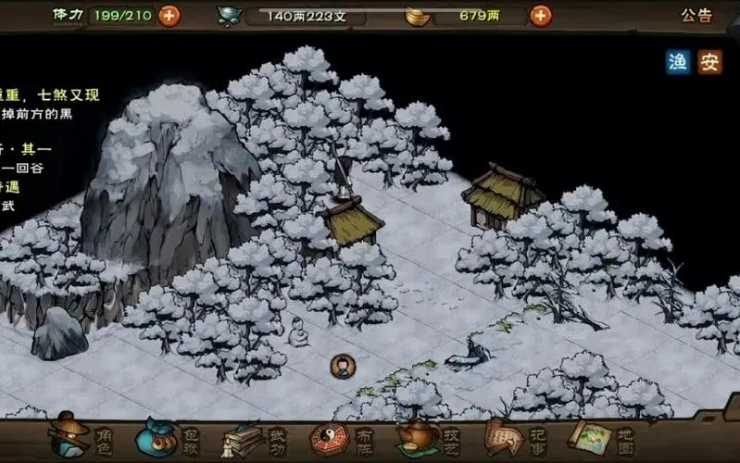Open the 武功 martial arts book menu
The width and height of the screenshot is (740, 463).
click(252, 437)
